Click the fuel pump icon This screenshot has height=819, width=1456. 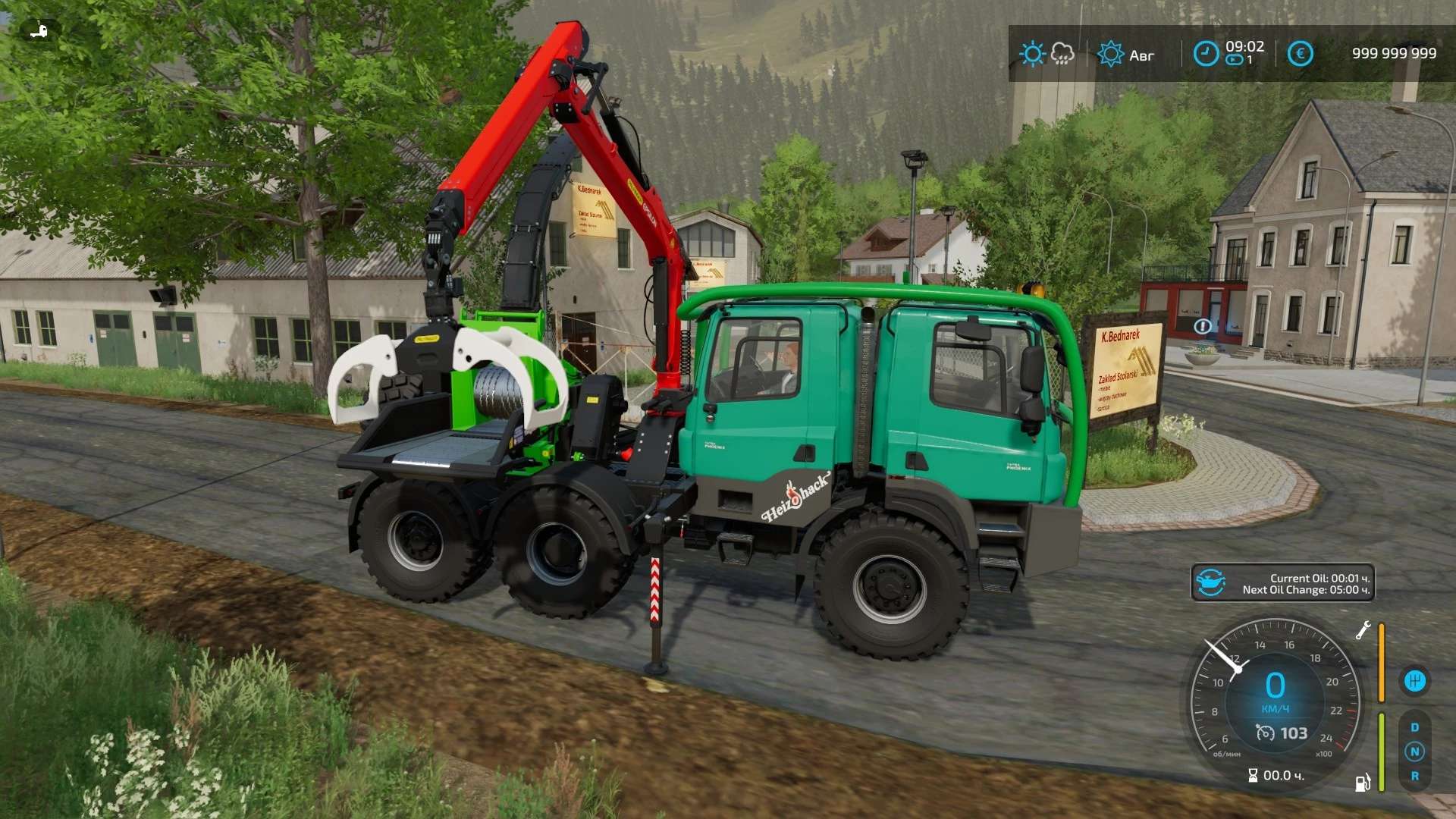pos(1363,782)
